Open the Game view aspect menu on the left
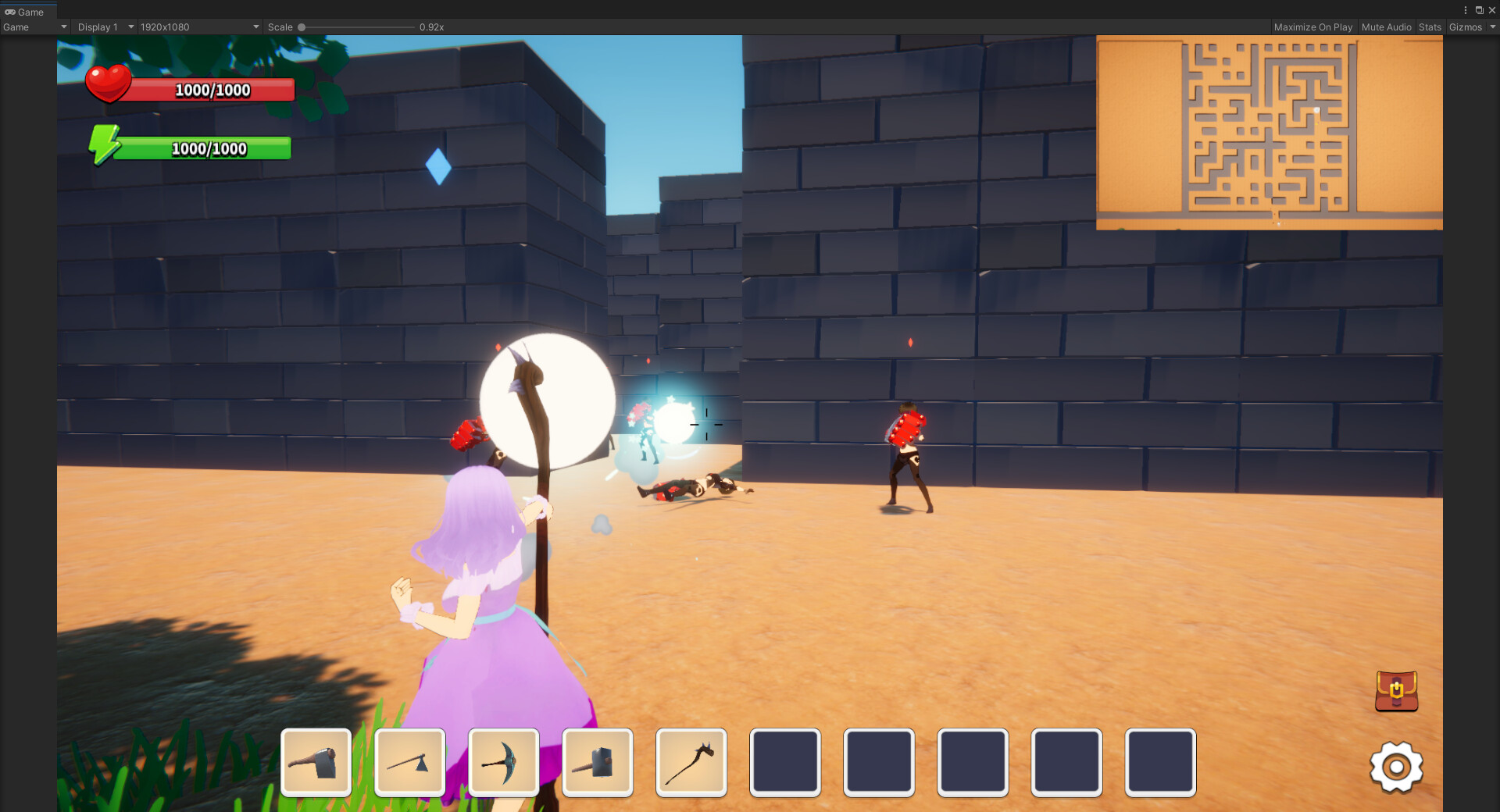The height and width of the screenshot is (812, 1500). click(34, 27)
